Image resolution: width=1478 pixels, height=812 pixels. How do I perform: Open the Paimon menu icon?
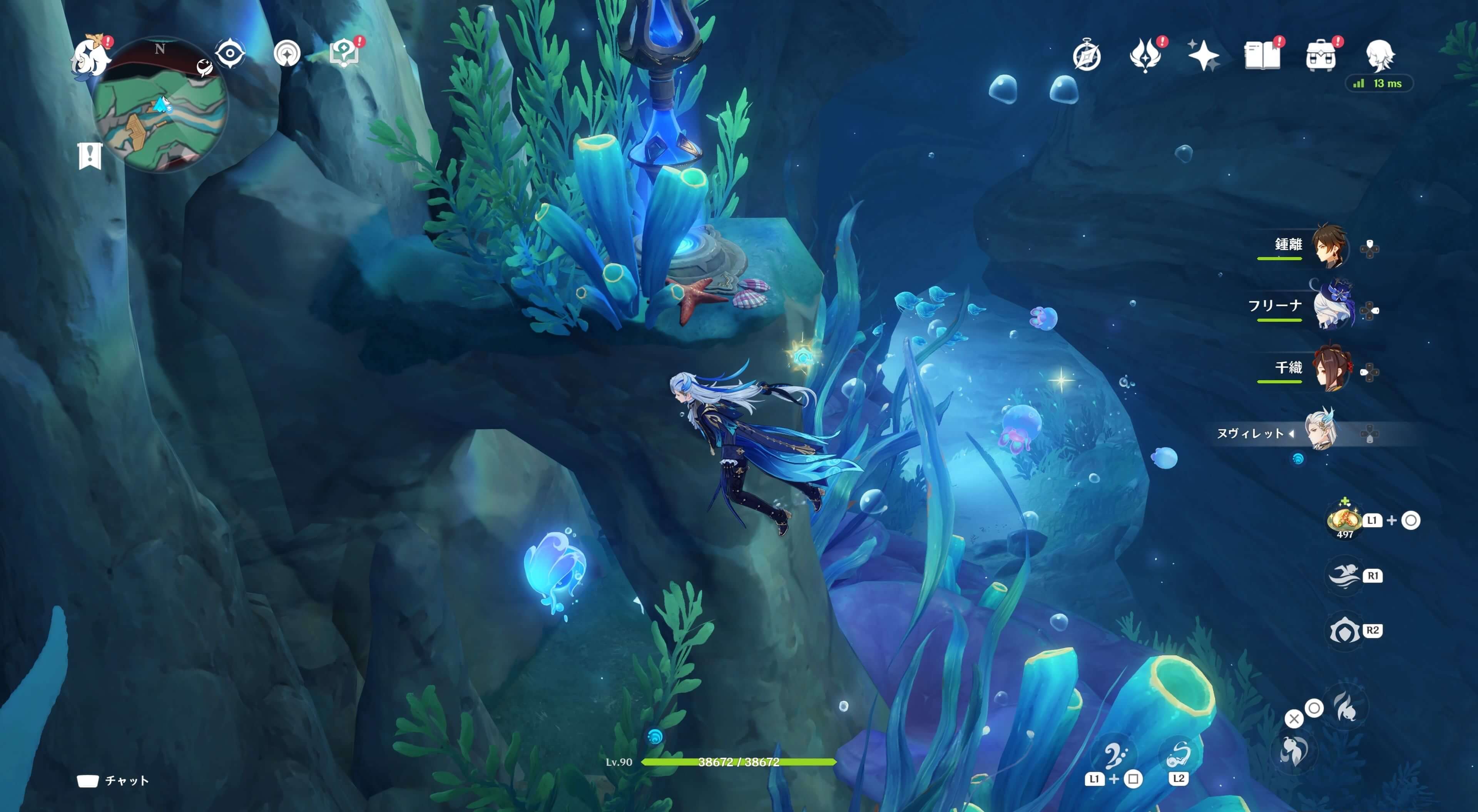[90, 56]
